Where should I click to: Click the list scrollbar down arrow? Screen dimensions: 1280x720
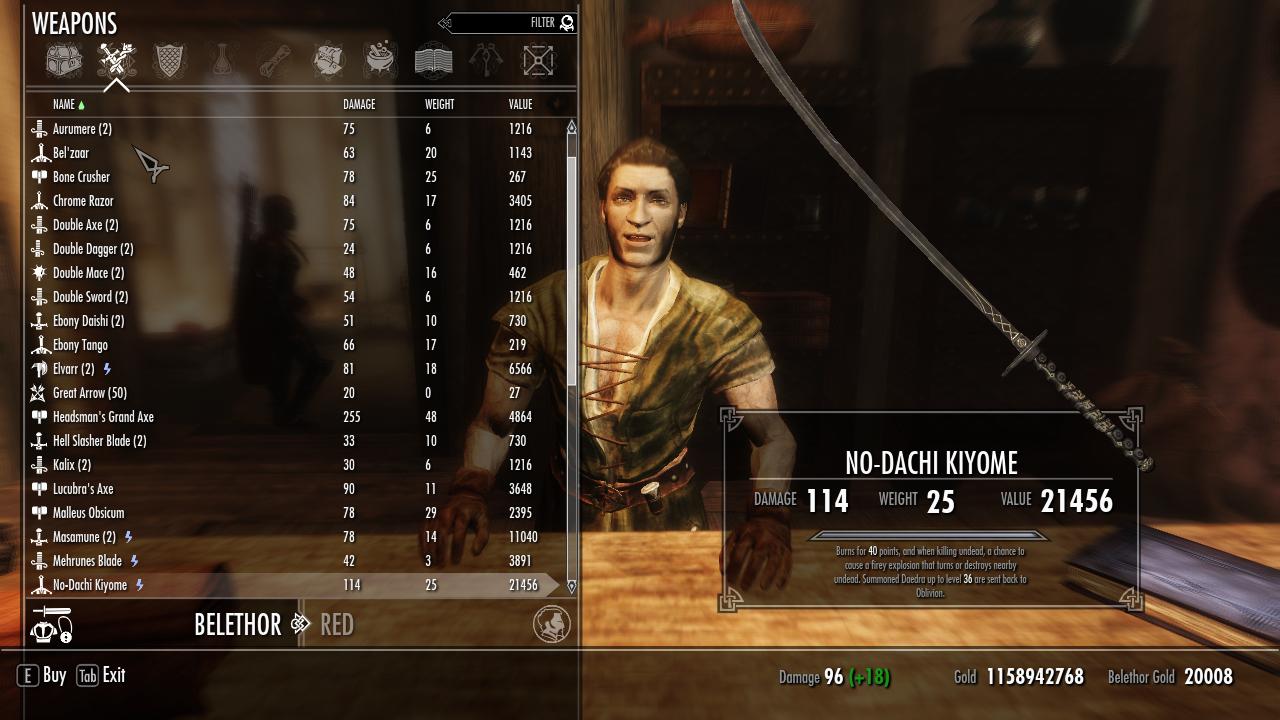572,586
